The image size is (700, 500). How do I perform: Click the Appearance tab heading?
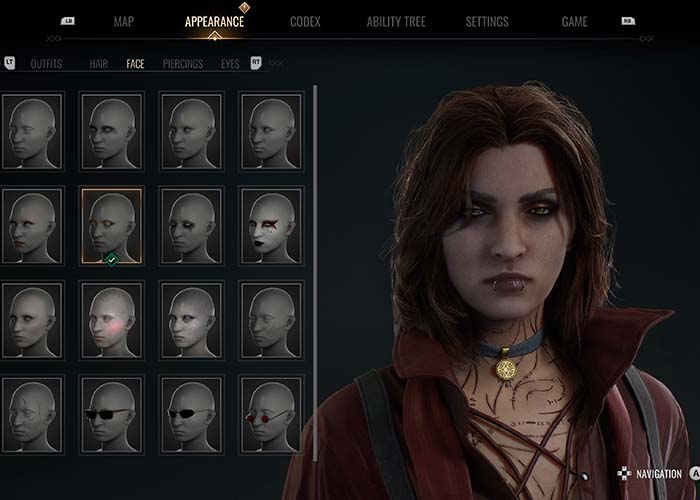pyautogui.click(x=214, y=21)
